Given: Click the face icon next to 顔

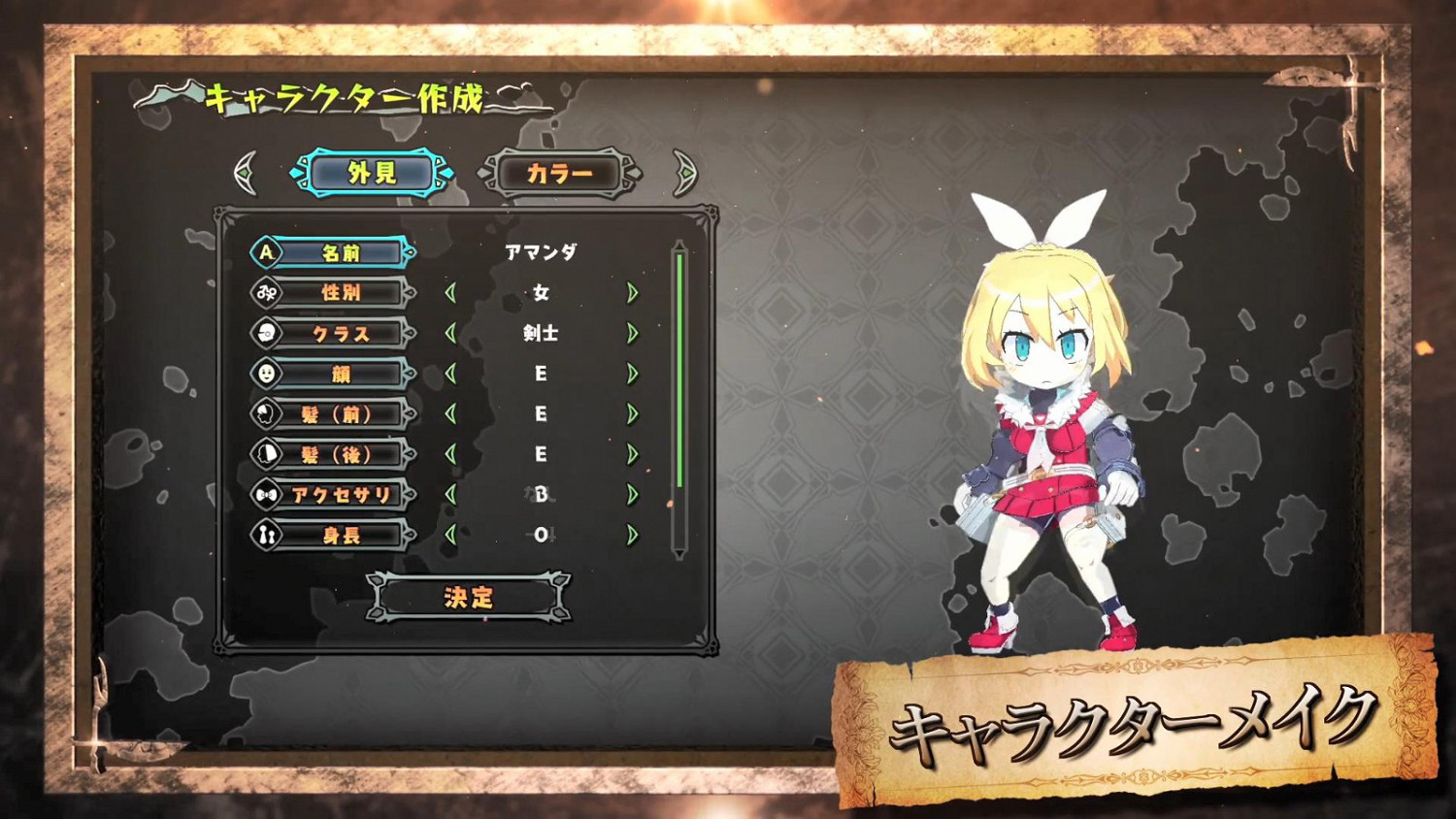Looking at the screenshot, I should click(264, 374).
